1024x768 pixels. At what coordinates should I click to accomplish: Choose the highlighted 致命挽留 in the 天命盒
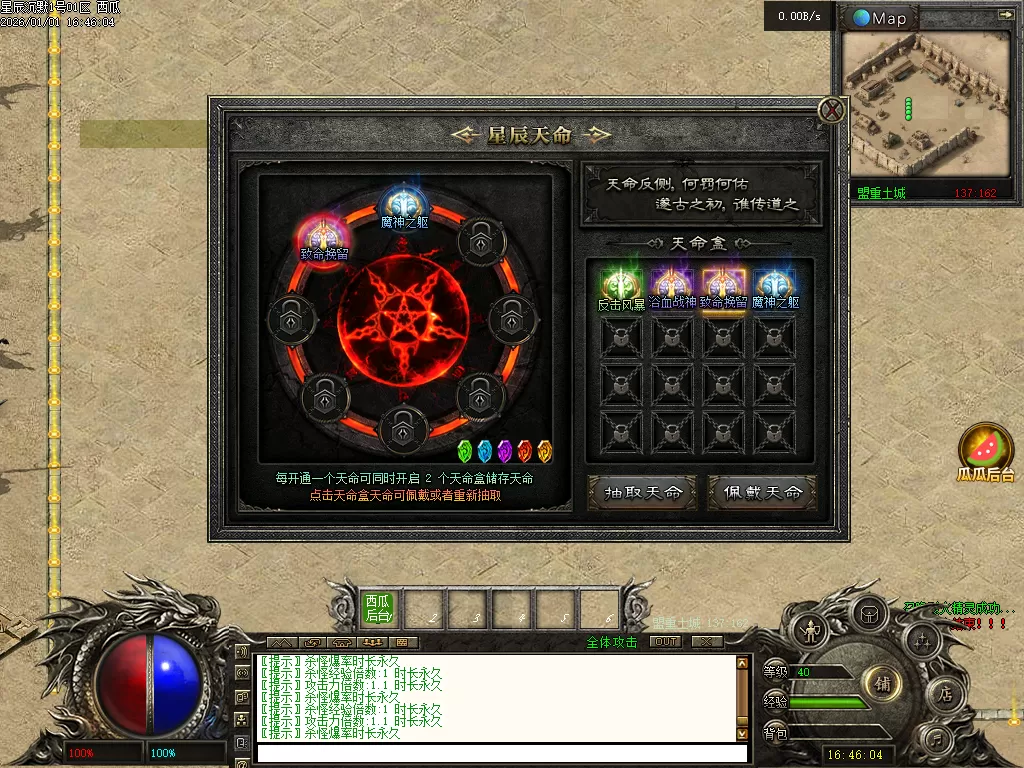(x=723, y=288)
